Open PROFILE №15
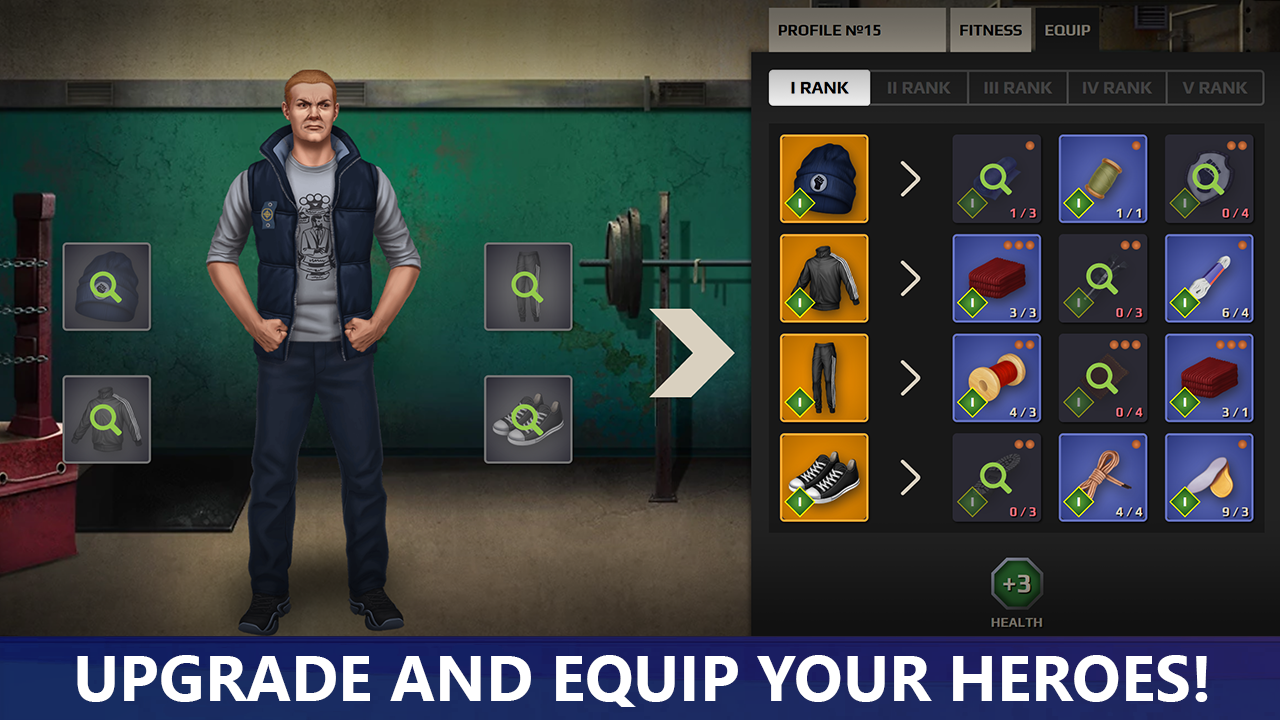 [855, 30]
